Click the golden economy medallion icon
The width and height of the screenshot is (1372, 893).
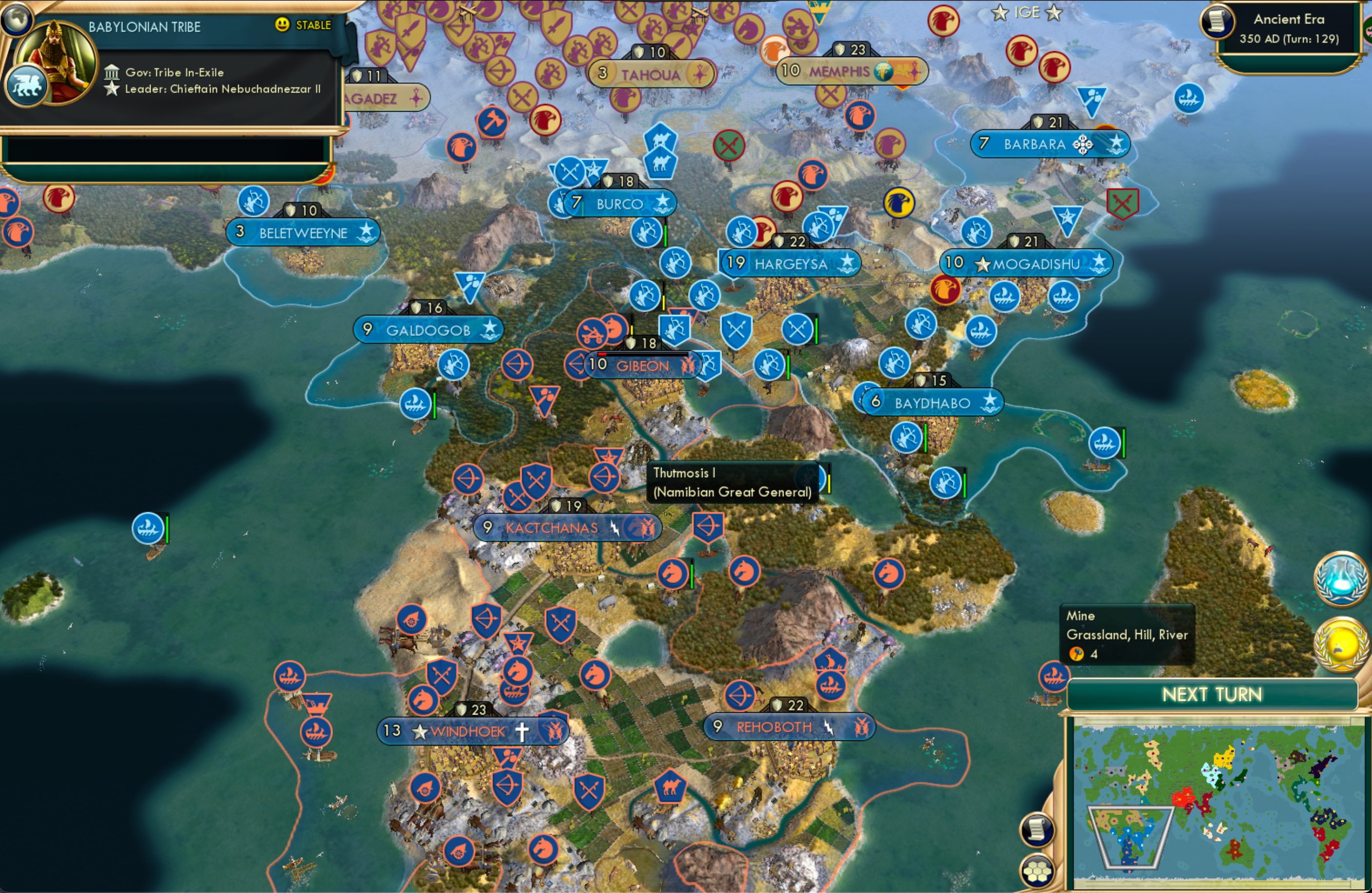tap(1343, 647)
